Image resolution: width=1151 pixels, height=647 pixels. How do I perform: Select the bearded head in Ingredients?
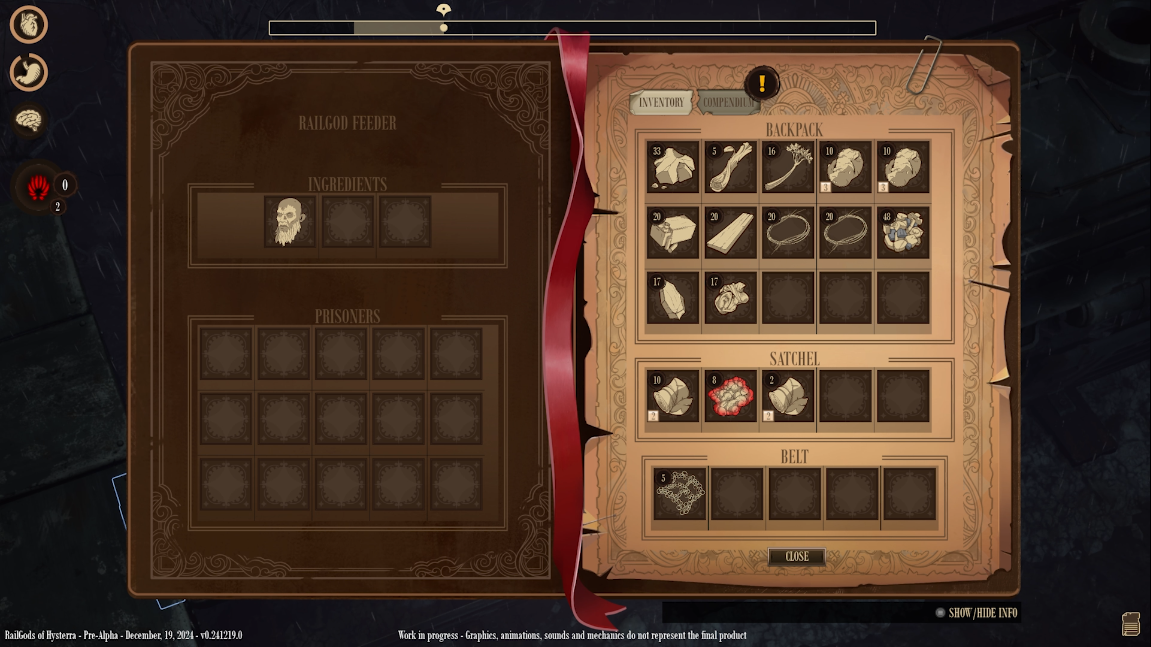click(x=289, y=221)
